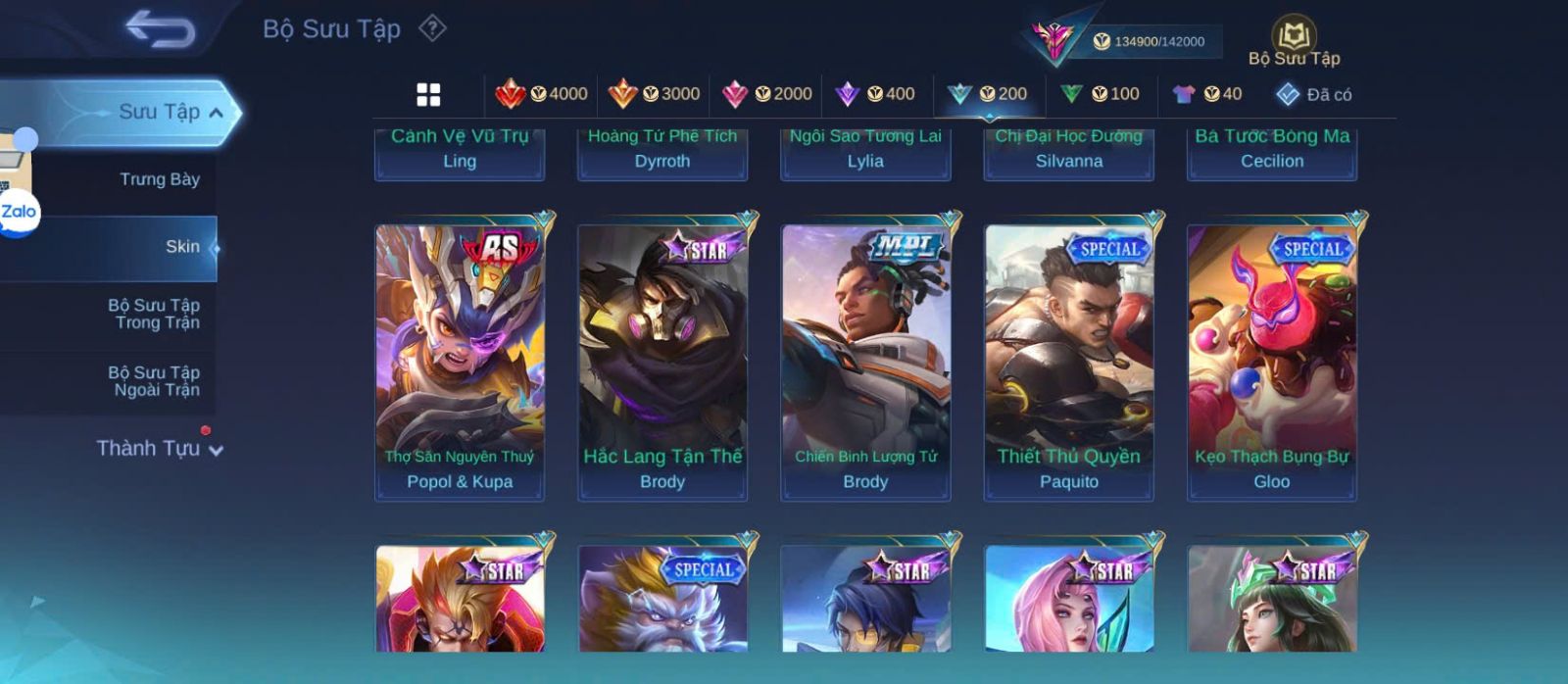Screen dimensions: 1568x684
Task: Go back using the arrow button
Action: pyautogui.click(x=160, y=29)
